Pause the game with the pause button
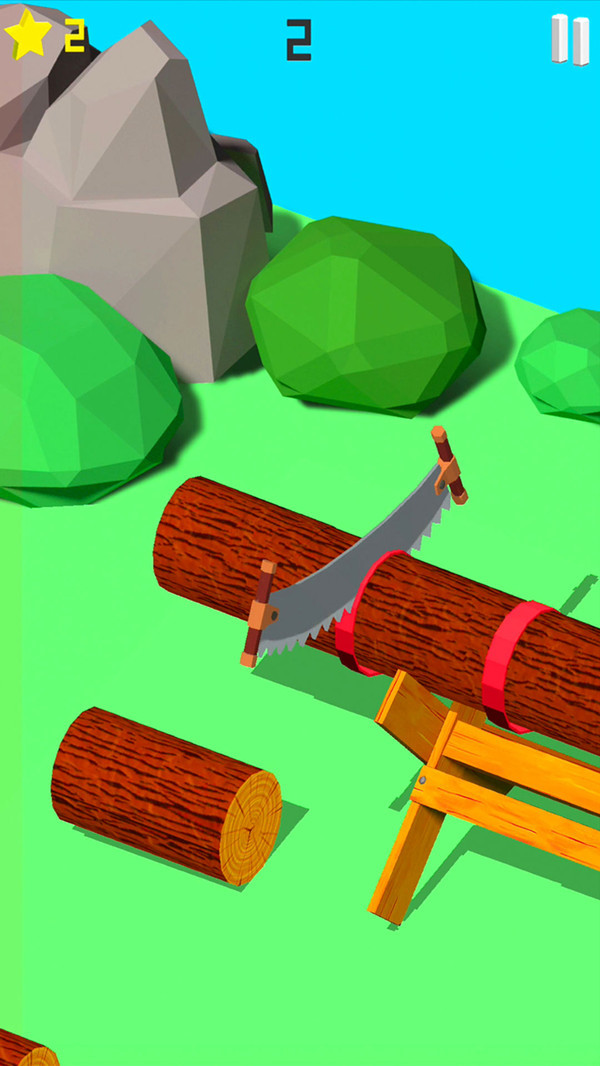The width and height of the screenshot is (600, 1066). pos(570,39)
